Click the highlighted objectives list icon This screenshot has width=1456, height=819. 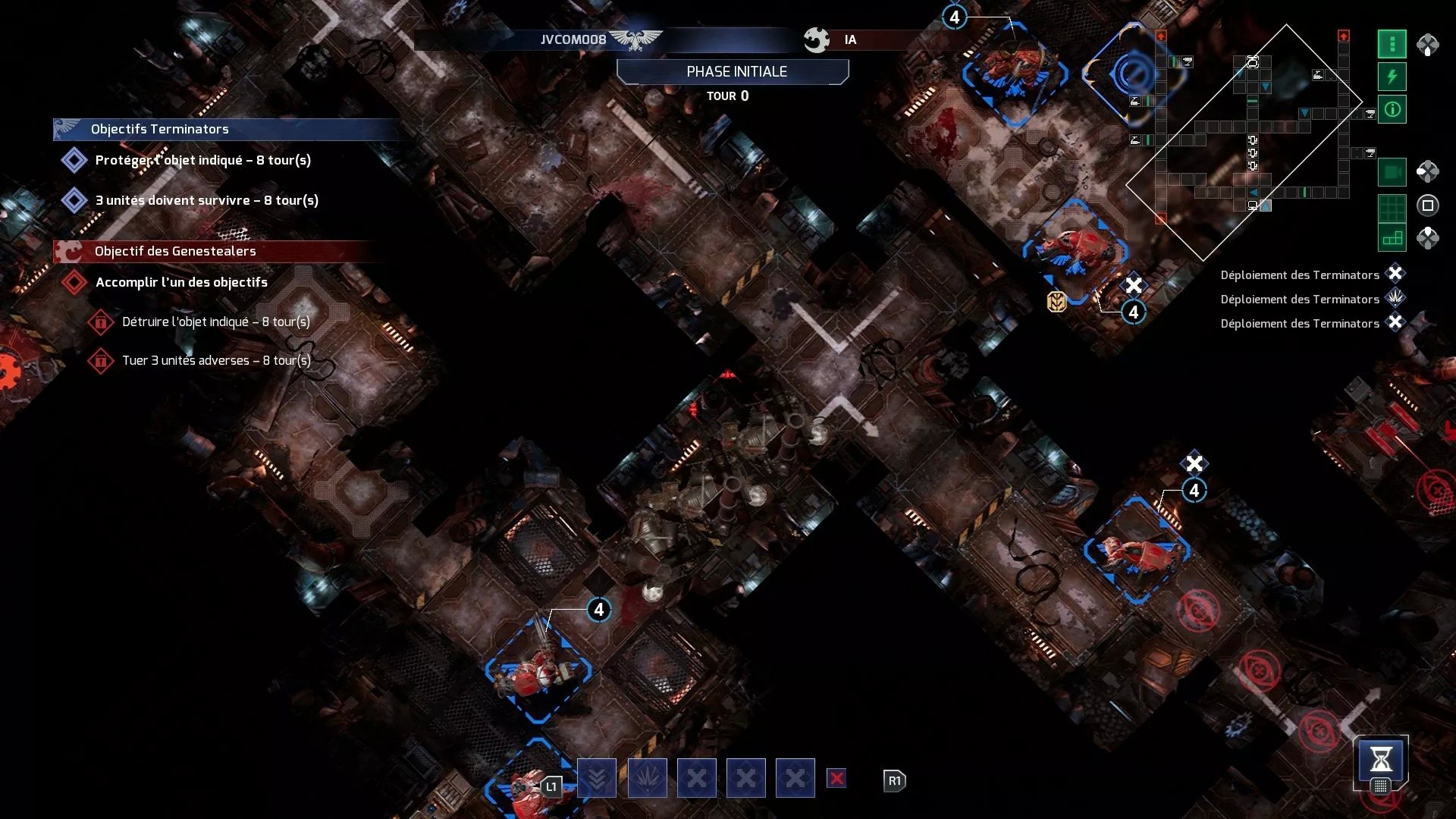coord(1392,44)
